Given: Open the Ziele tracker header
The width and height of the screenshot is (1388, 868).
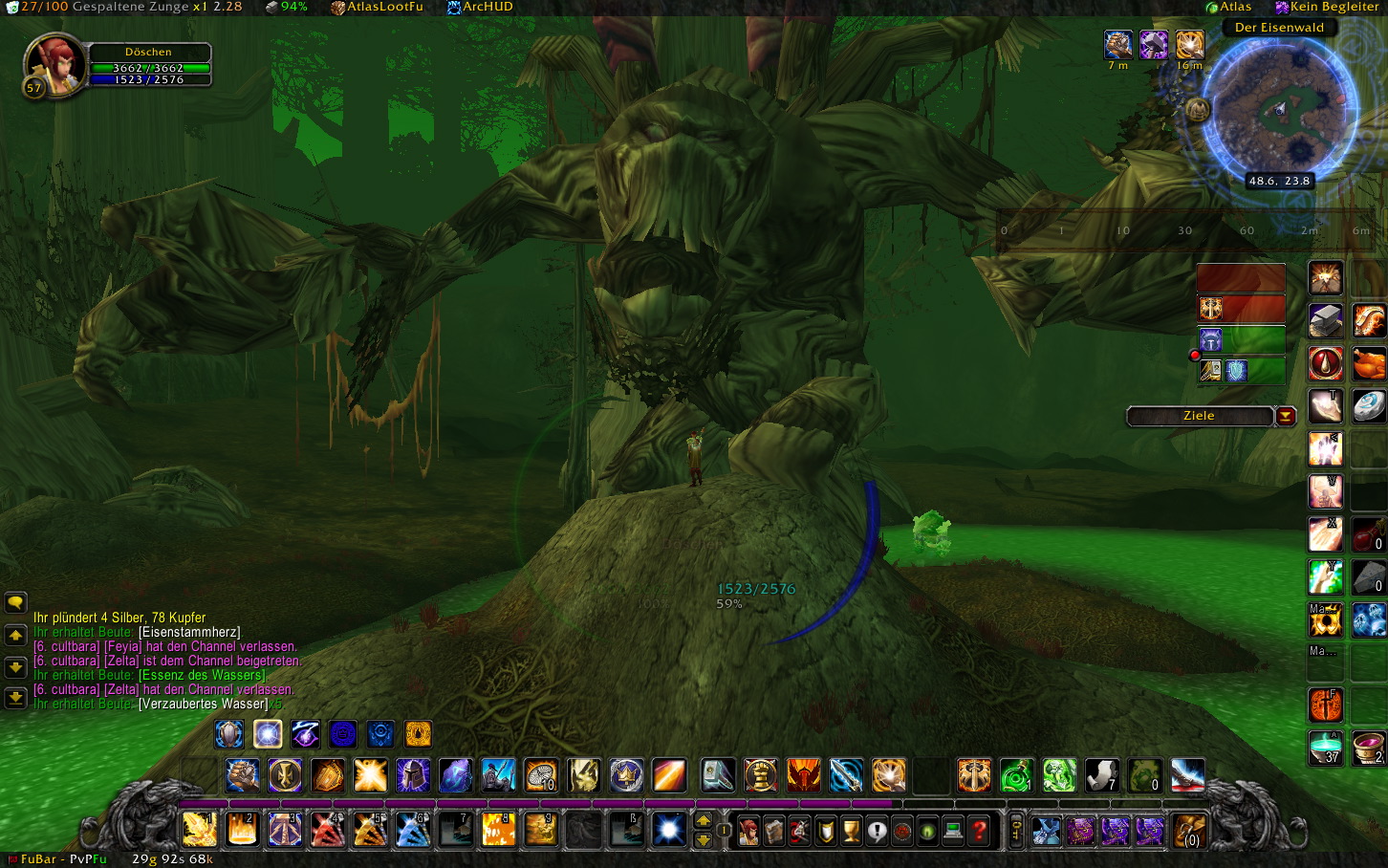Looking at the screenshot, I should pos(1199,416).
